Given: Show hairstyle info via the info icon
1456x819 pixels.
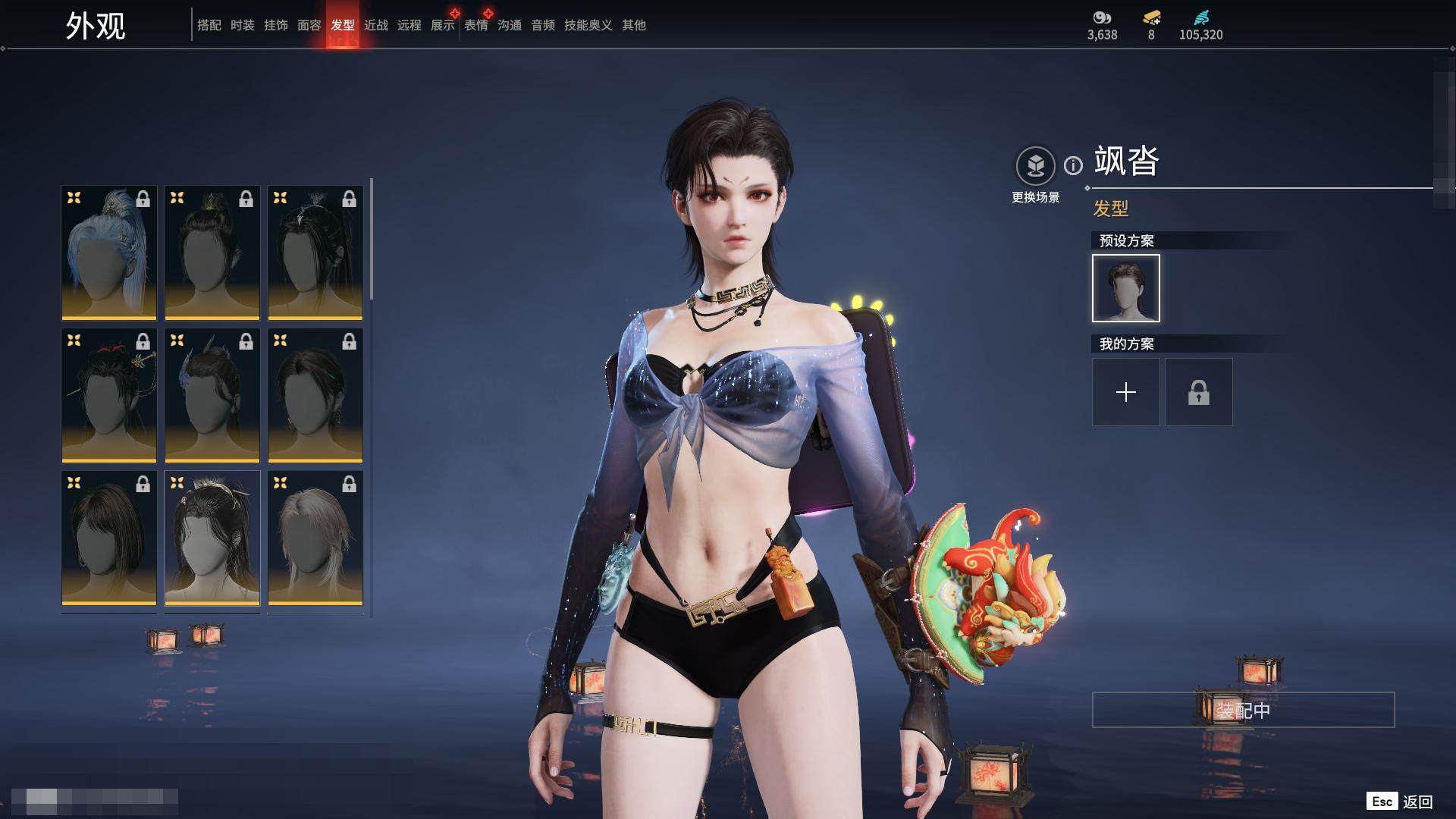Looking at the screenshot, I should click(1073, 165).
